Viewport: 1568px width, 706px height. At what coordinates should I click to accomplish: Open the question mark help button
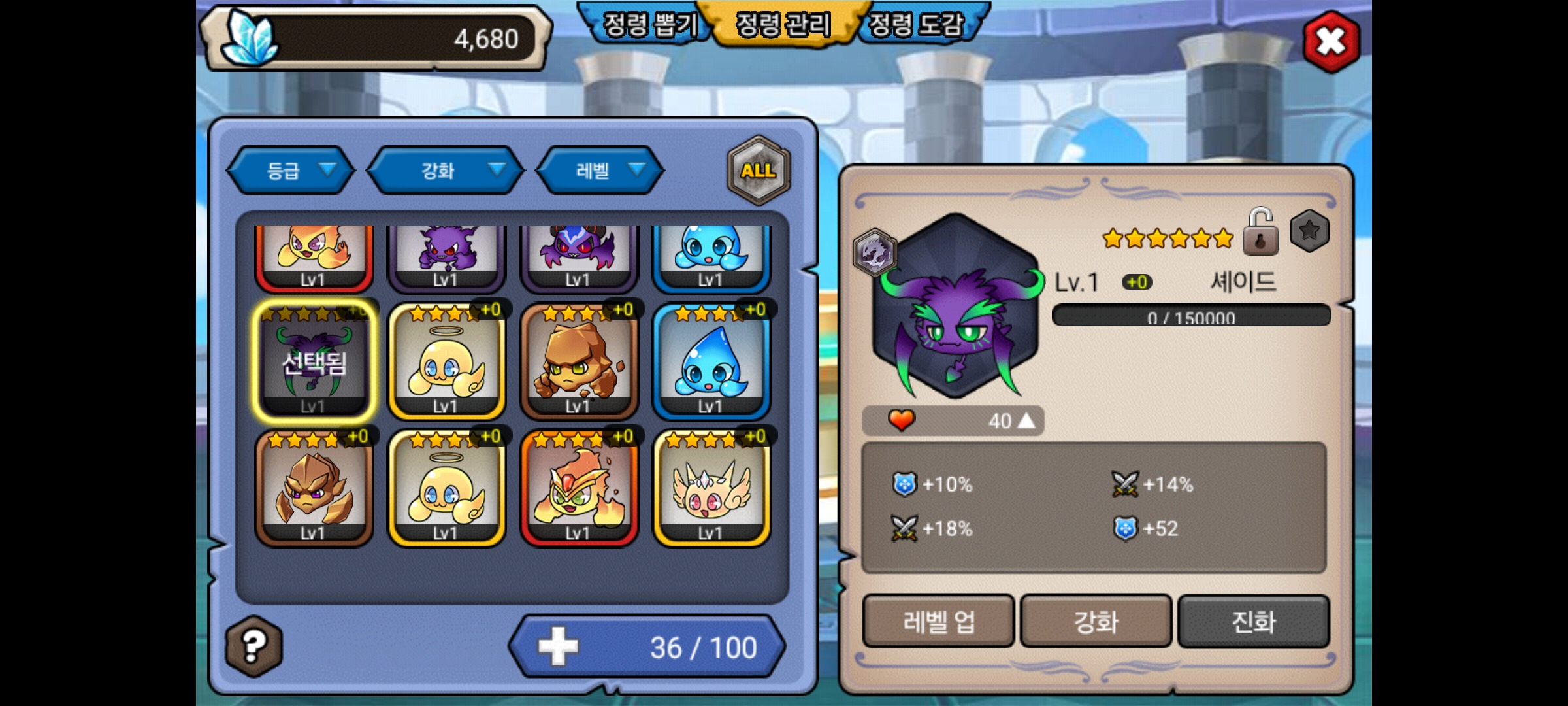pos(253,646)
